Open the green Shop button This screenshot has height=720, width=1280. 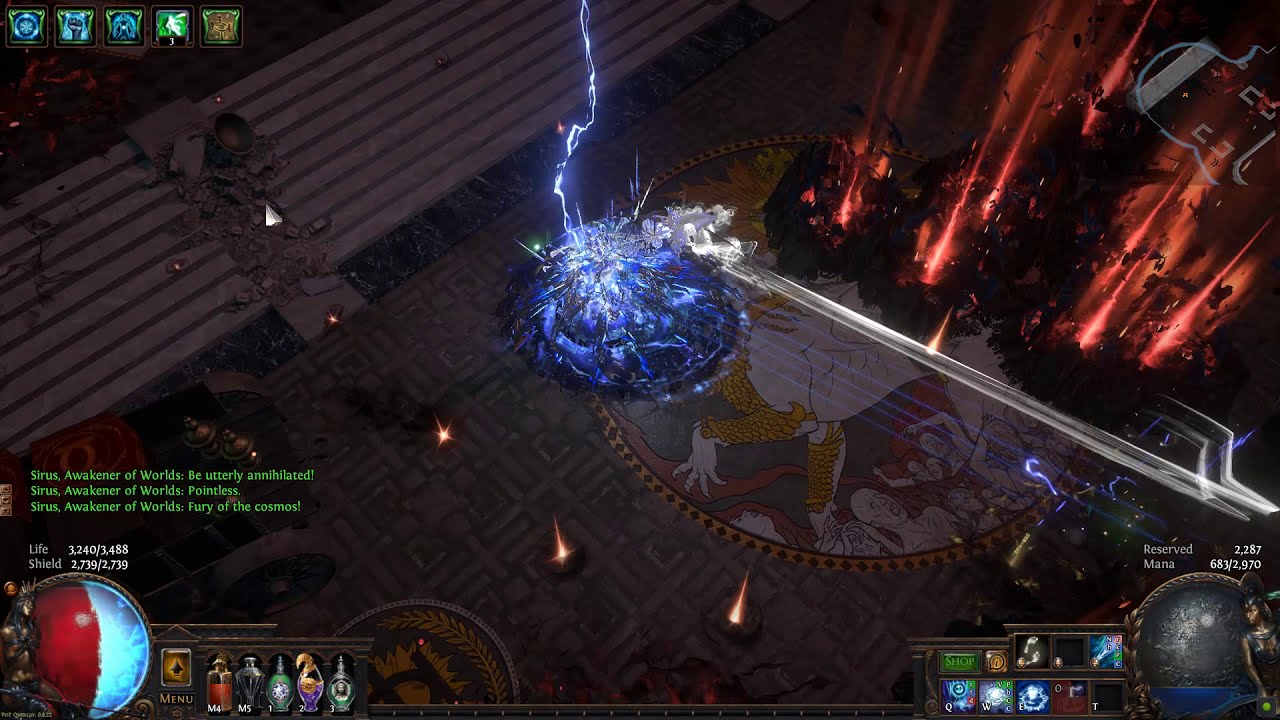click(x=959, y=661)
